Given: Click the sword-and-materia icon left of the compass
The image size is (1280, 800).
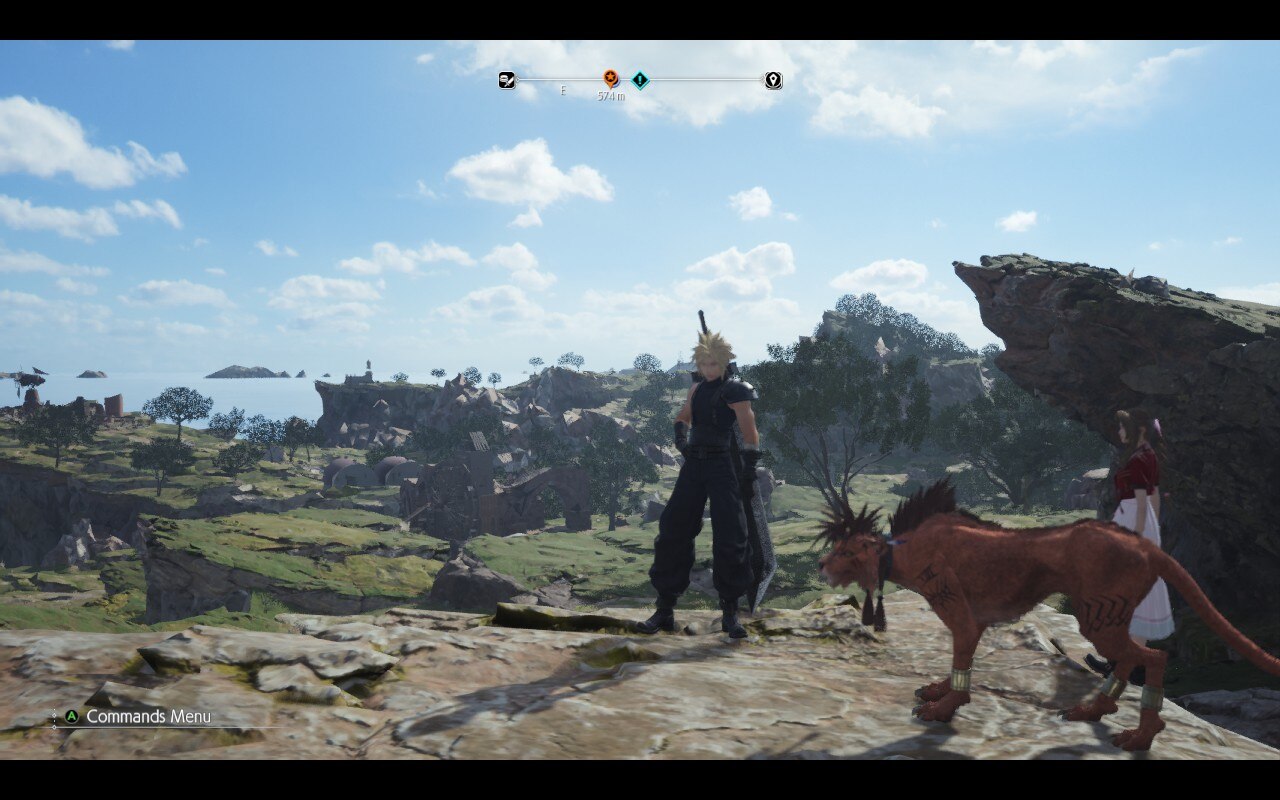Looking at the screenshot, I should click(x=507, y=80).
